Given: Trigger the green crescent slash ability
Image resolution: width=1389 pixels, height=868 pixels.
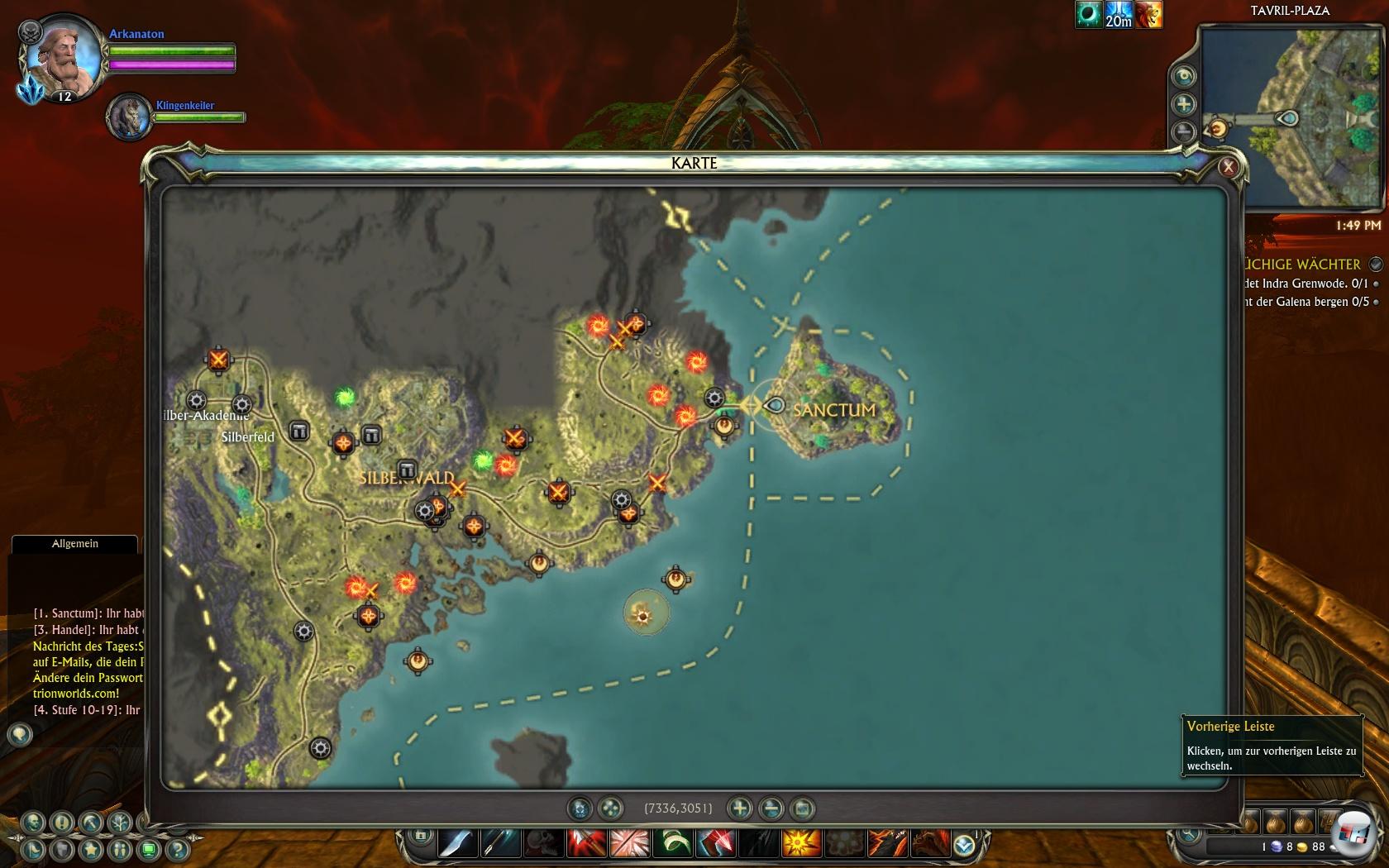Looking at the screenshot, I should [x=671, y=844].
